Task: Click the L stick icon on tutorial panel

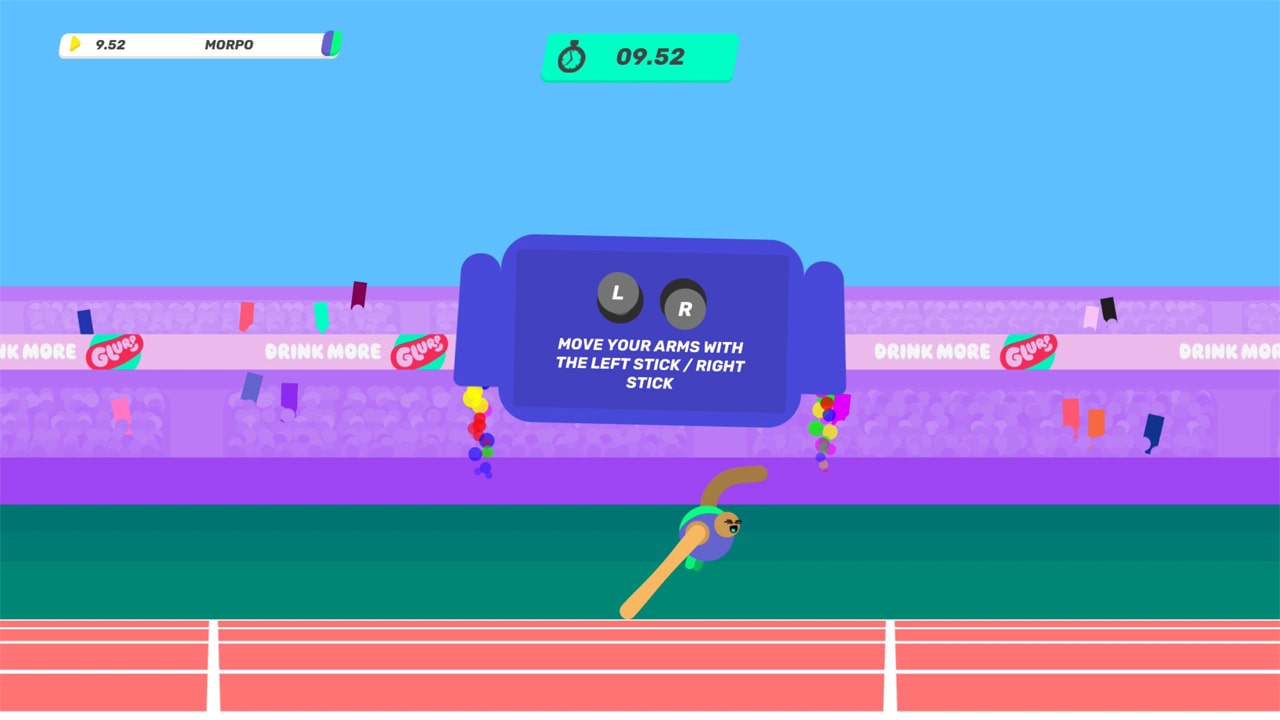Action: tap(618, 293)
